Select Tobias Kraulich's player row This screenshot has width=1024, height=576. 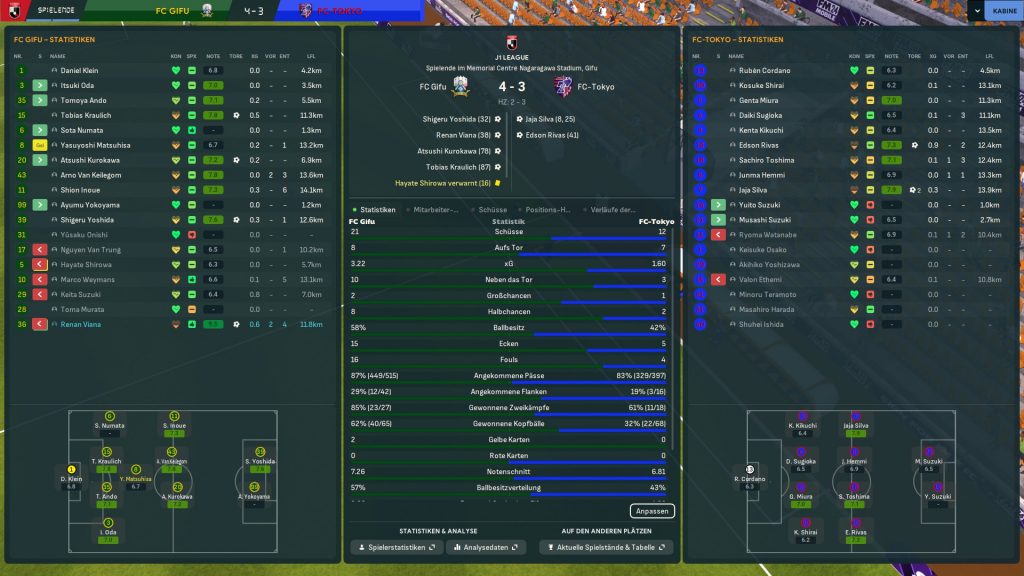click(x=86, y=116)
